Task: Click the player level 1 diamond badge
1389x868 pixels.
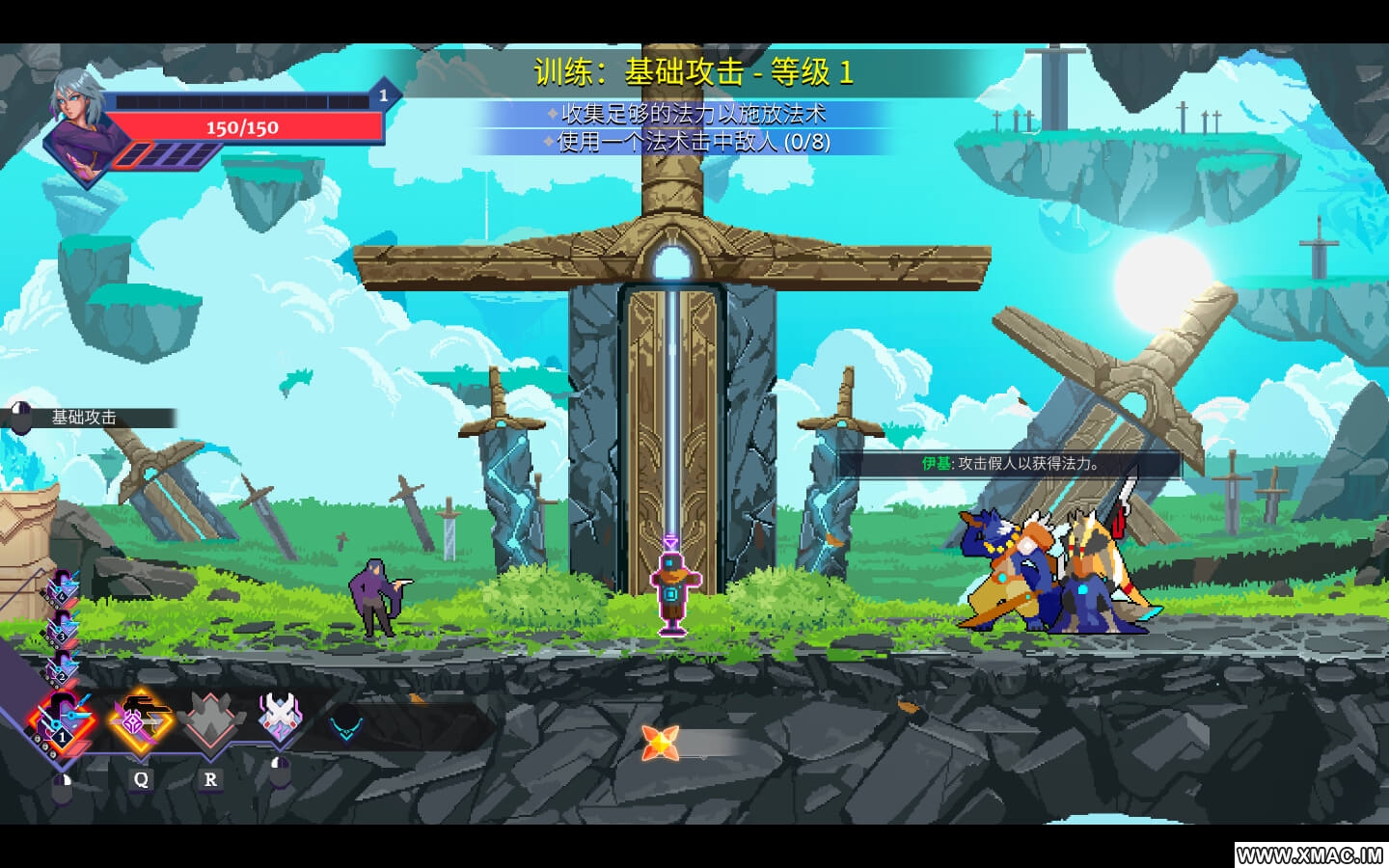Action: tap(383, 95)
